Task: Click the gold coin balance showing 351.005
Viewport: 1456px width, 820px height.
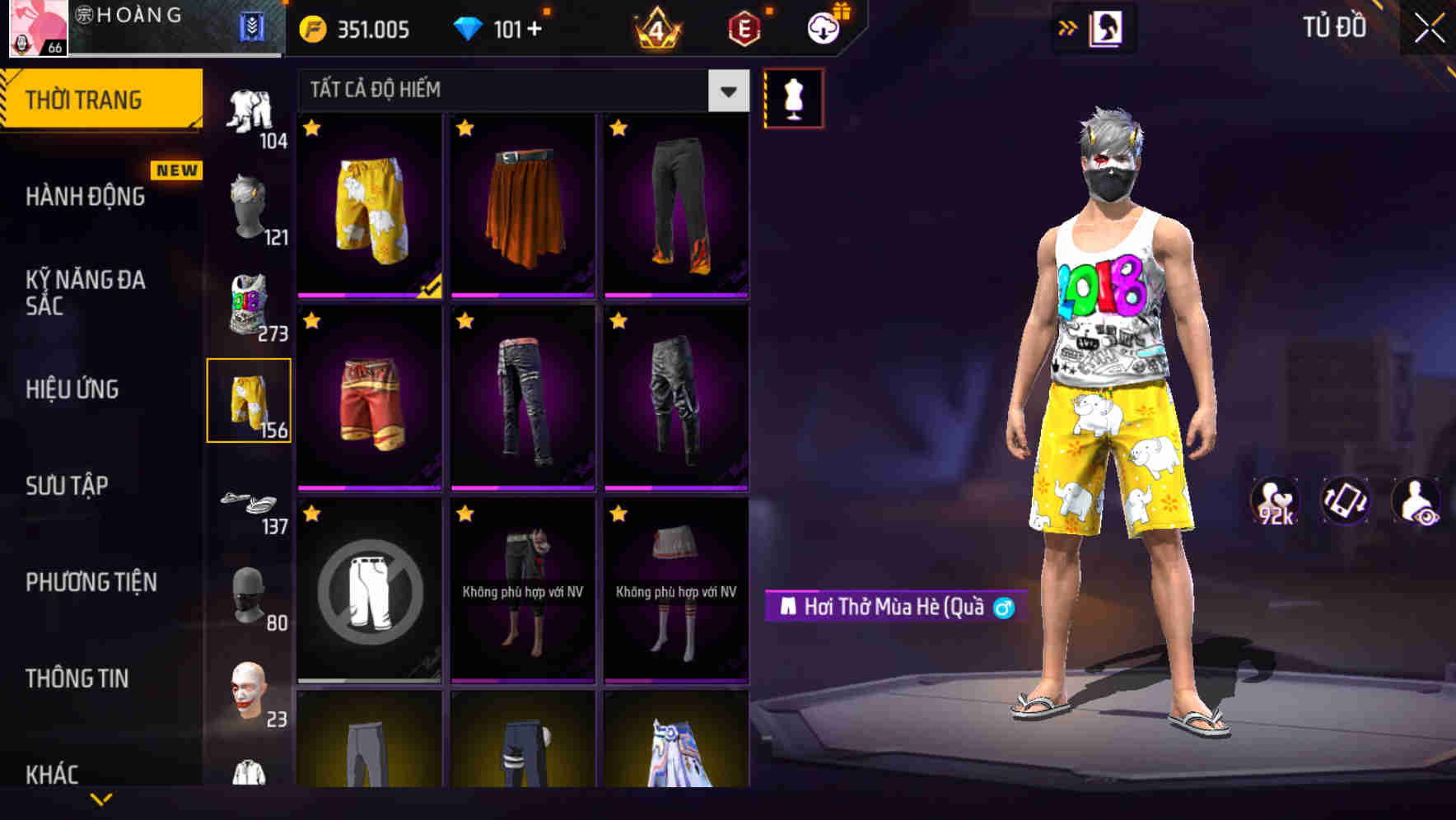Action: pos(354,29)
